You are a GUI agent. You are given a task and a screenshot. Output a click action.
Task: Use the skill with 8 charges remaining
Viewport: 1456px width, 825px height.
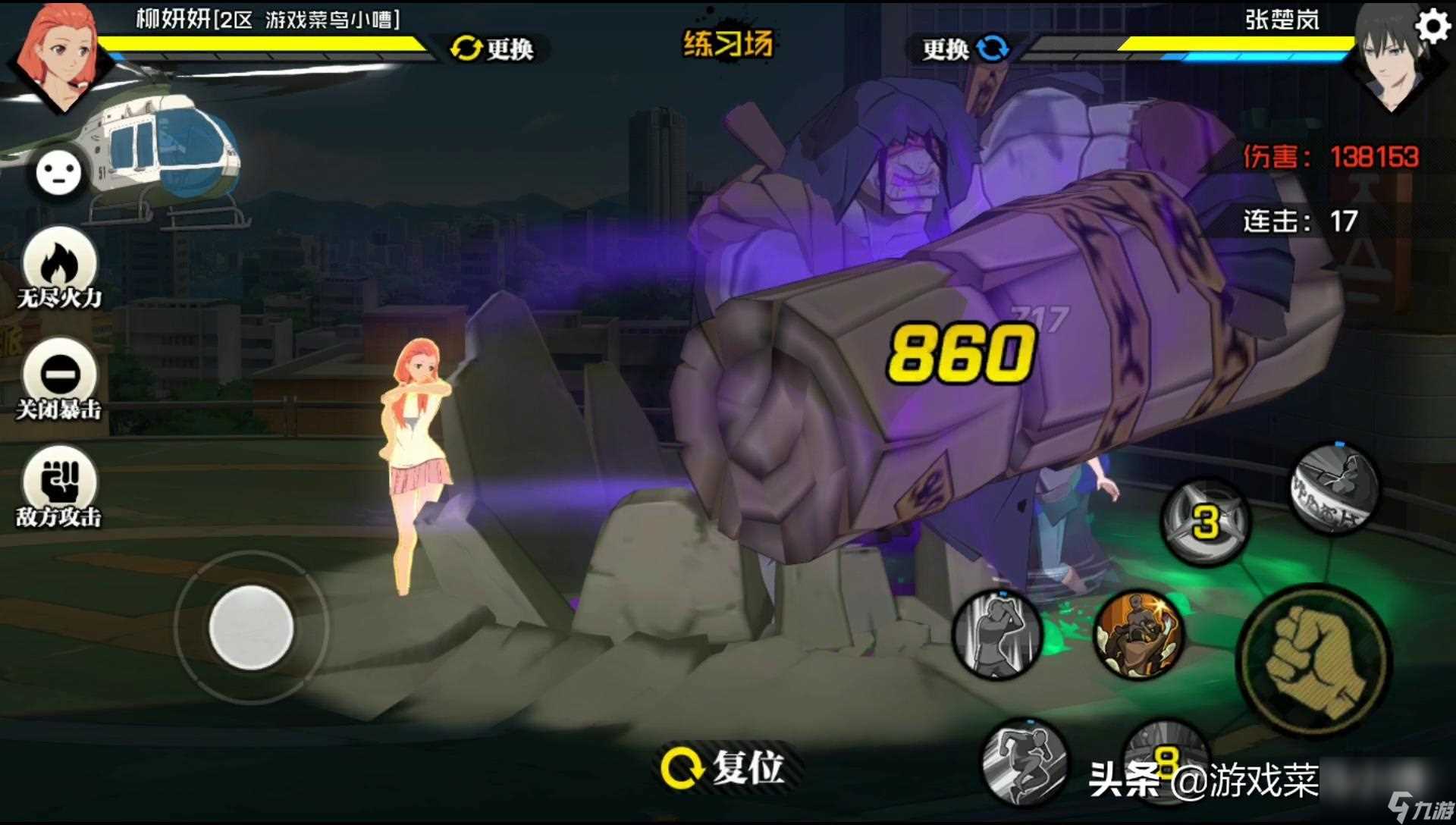[1168, 764]
